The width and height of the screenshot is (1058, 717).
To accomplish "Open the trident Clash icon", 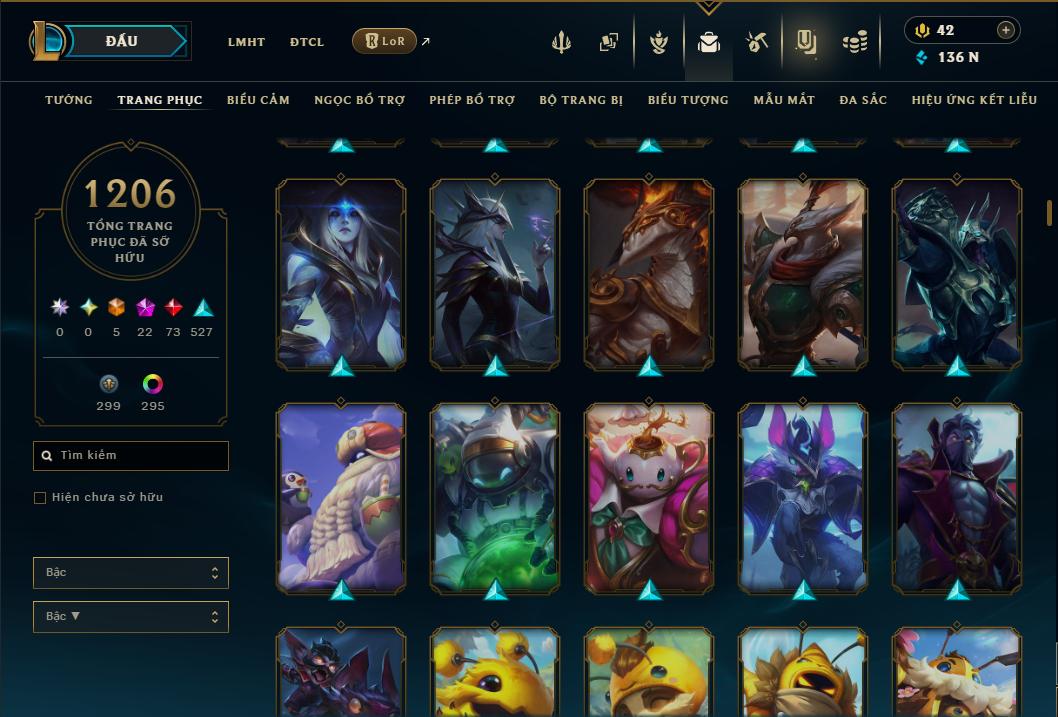I will pos(561,42).
